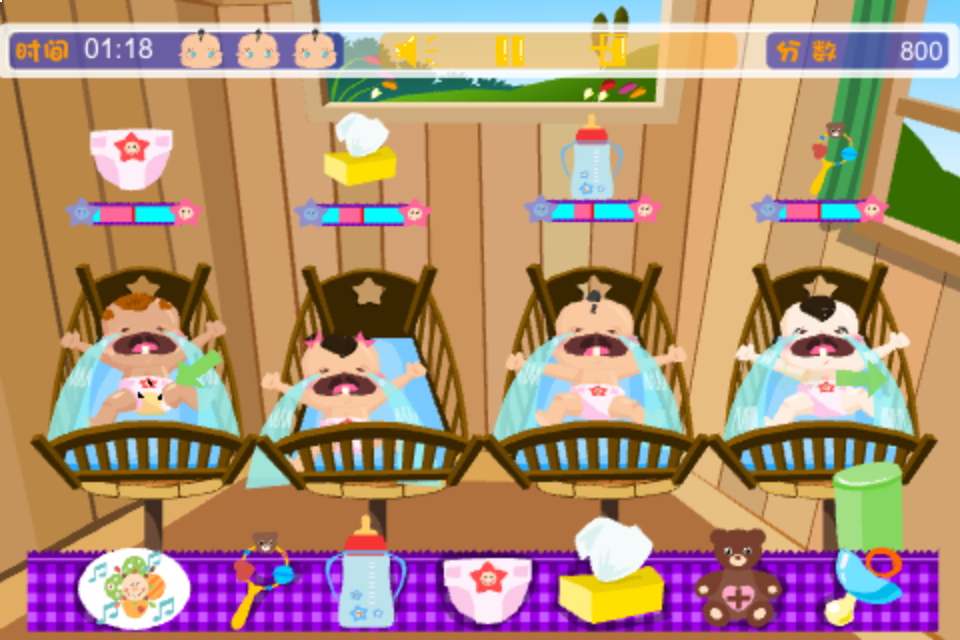Choose the brown teddy bear item
The height and width of the screenshot is (640, 960).
point(738,577)
